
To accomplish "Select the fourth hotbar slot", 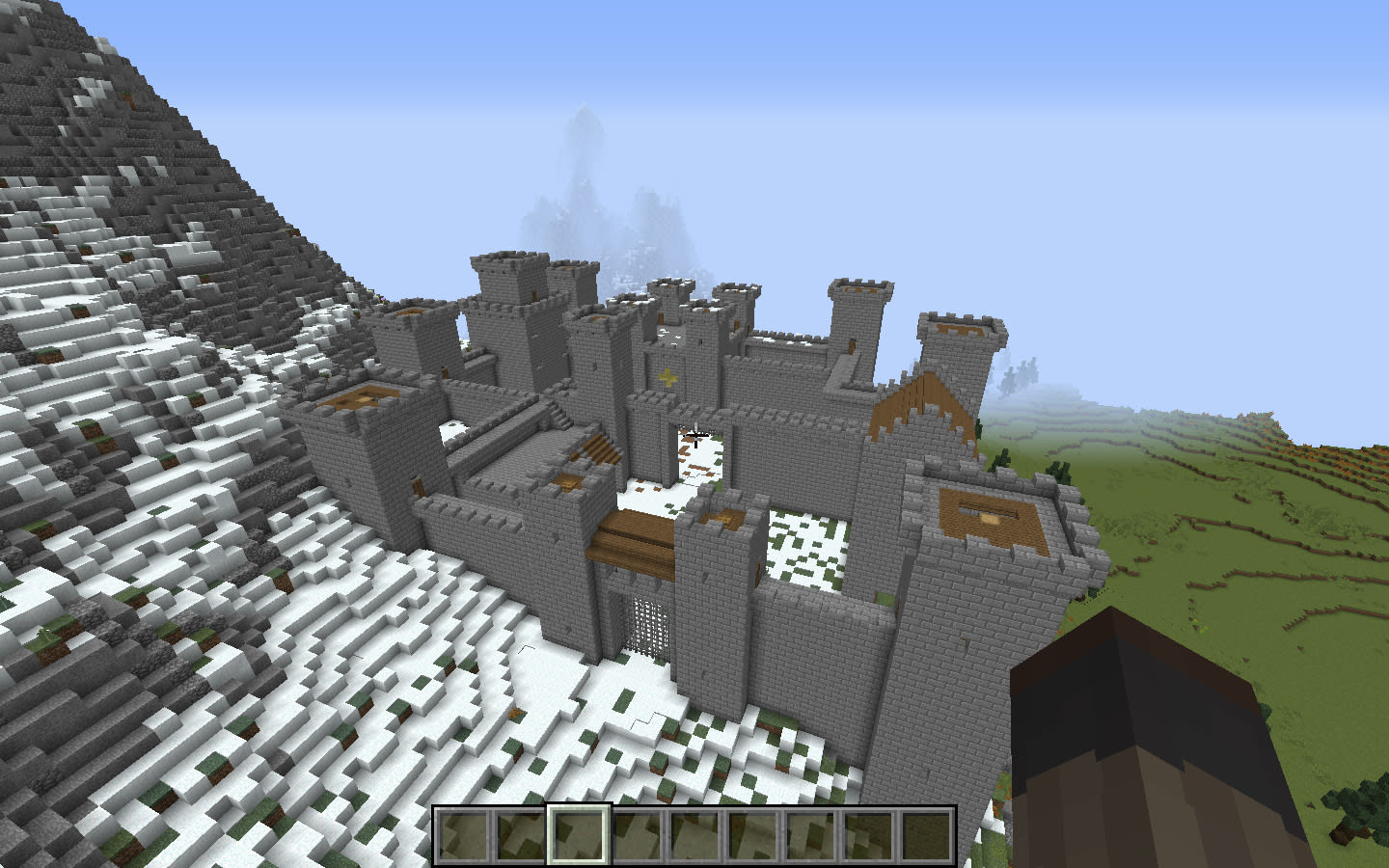I will (x=635, y=836).
